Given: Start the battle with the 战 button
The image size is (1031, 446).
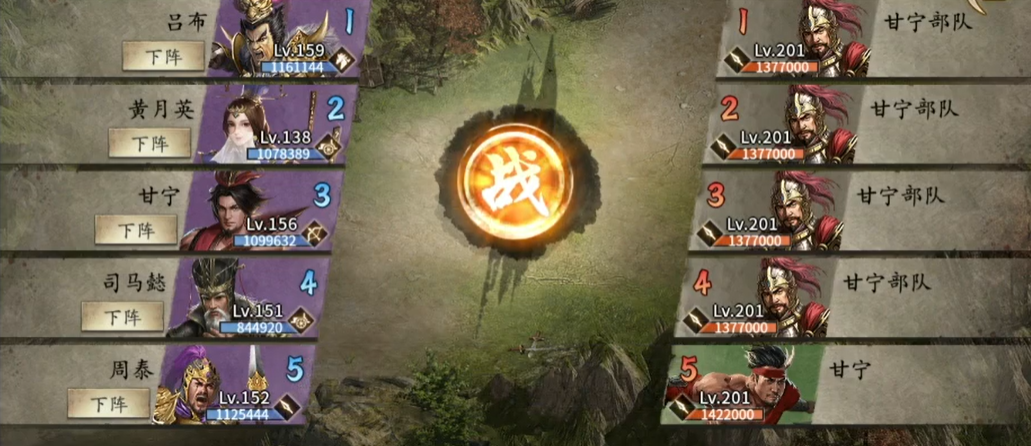Looking at the screenshot, I should 516,181.
